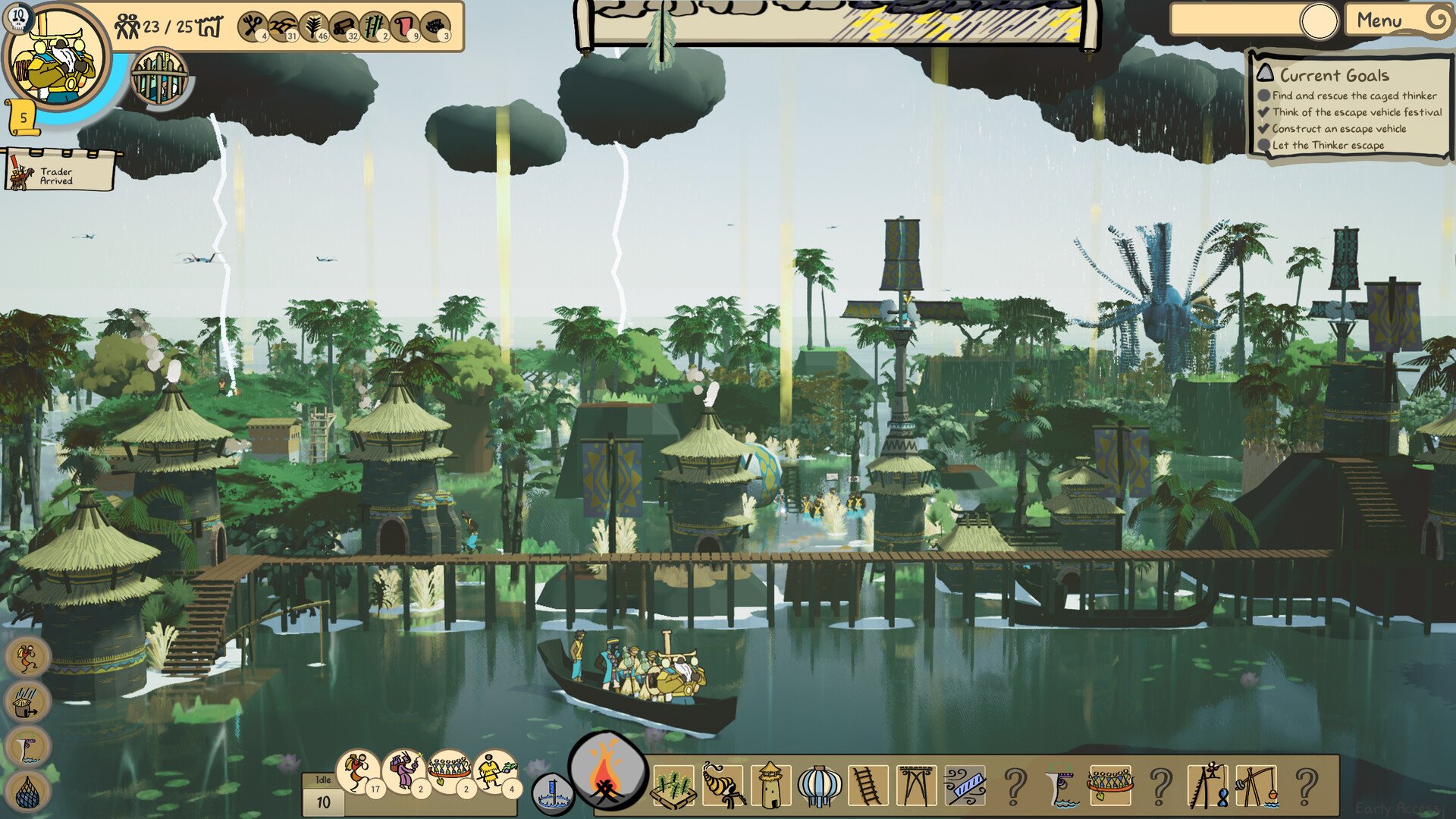1456x819 pixels.
Task: Open the blue fishing net button
Action: pos(28,792)
